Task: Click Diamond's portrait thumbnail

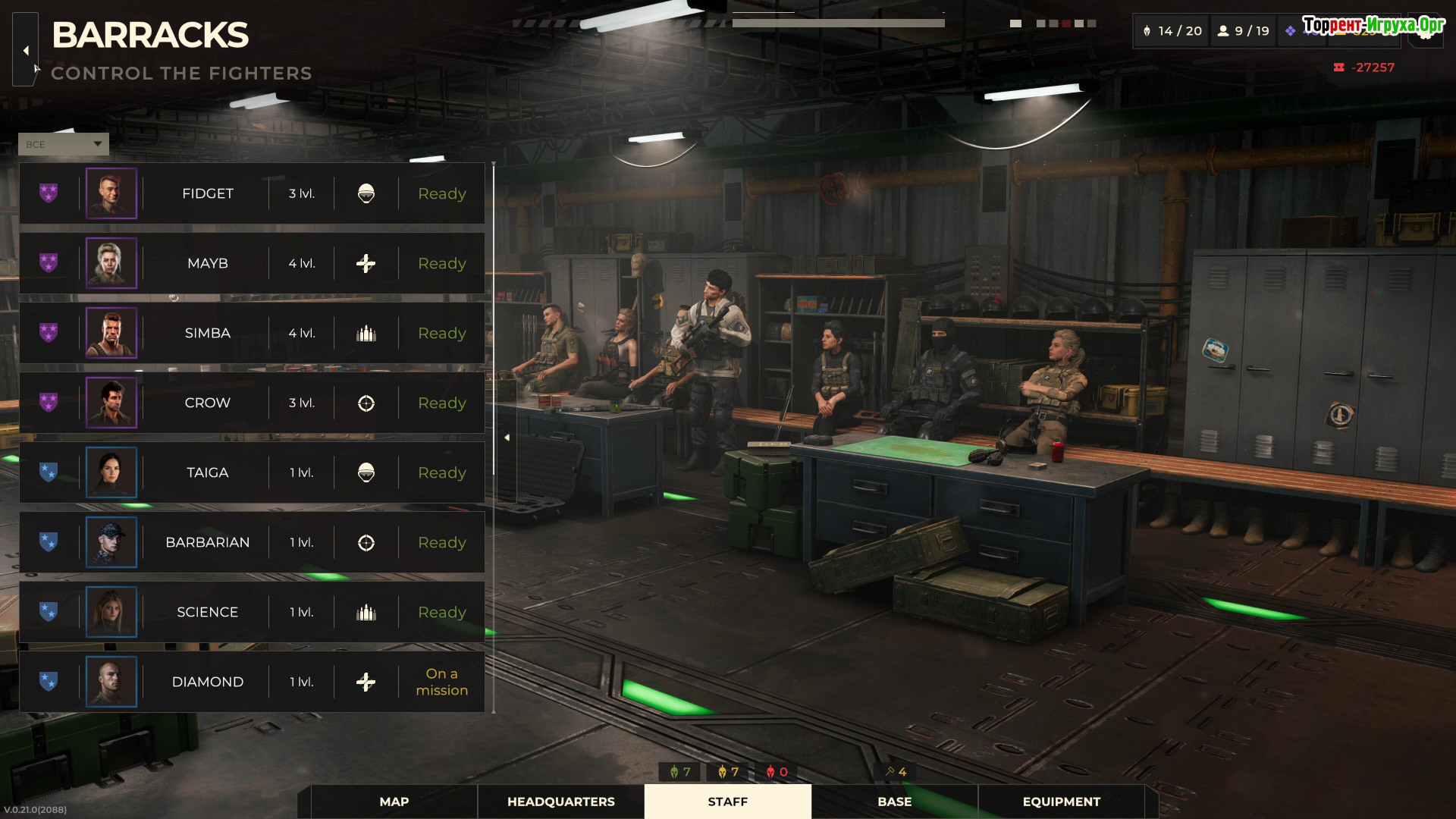Action: [x=111, y=682]
